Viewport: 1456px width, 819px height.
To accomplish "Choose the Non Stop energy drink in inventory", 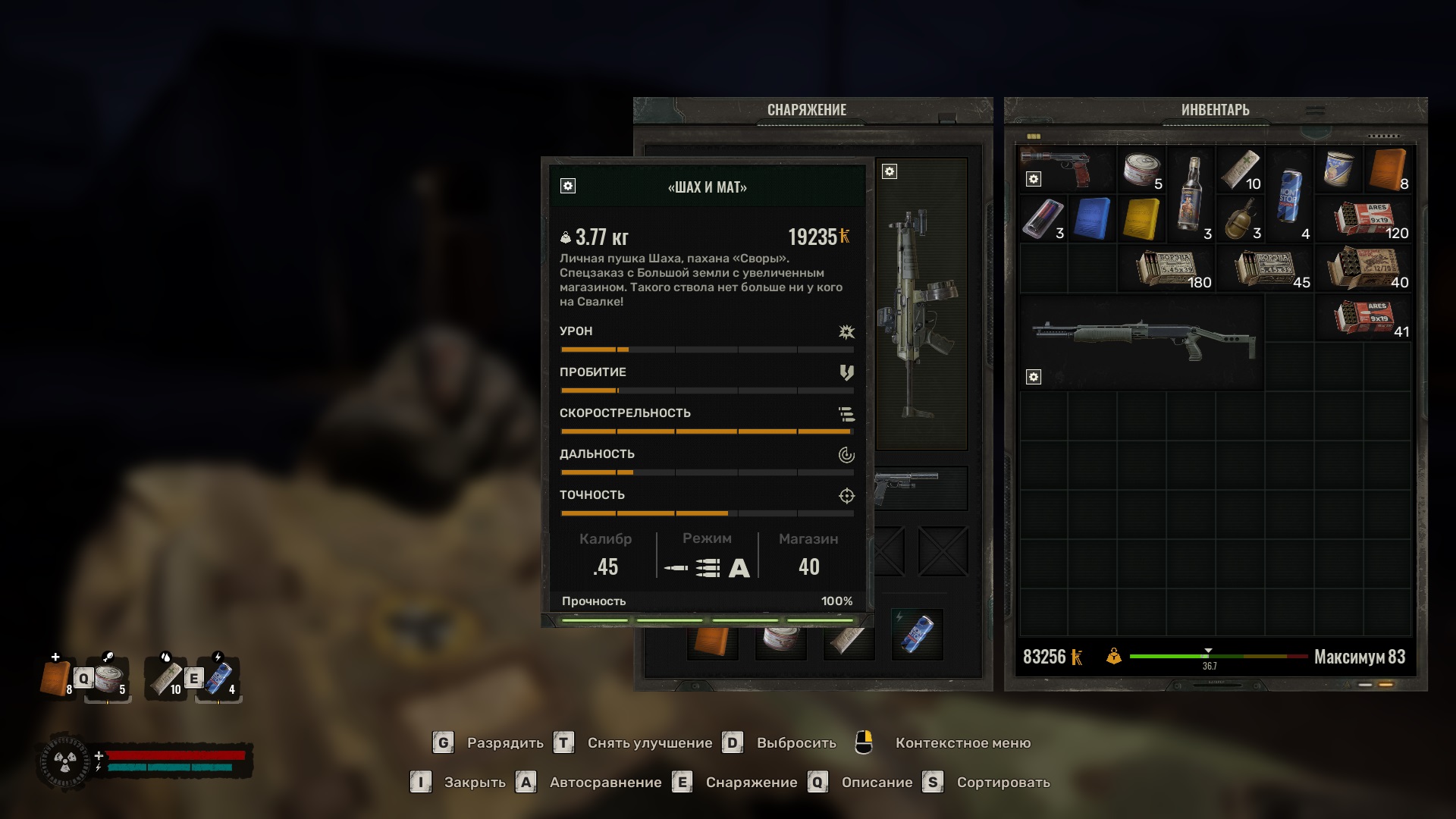I will click(x=1289, y=194).
